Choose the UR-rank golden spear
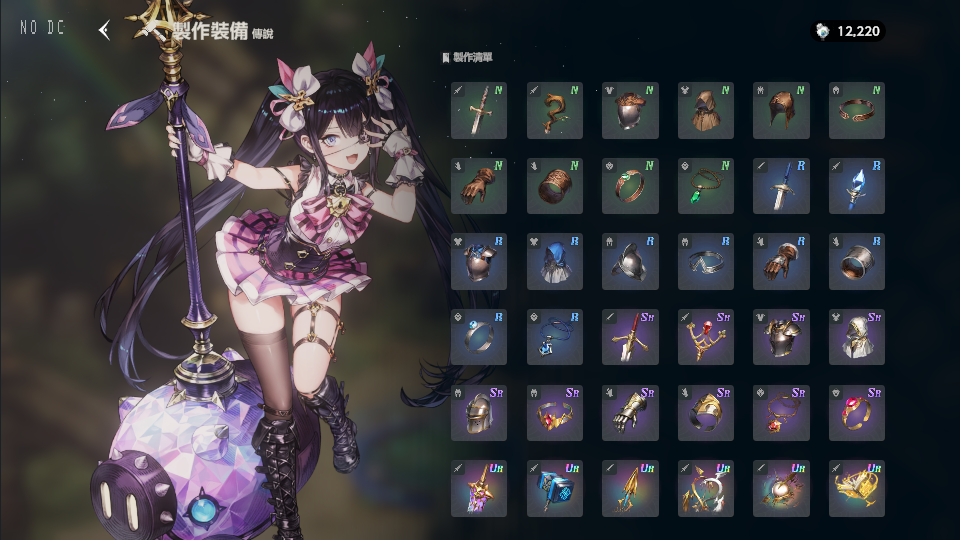This screenshot has width=960, height=540. pyautogui.click(x=630, y=488)
